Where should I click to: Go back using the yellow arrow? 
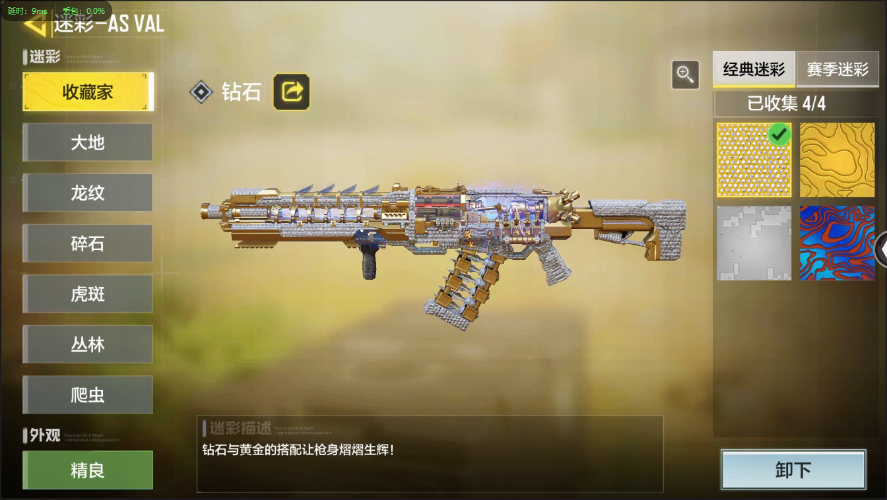click(x=34, y=24)
